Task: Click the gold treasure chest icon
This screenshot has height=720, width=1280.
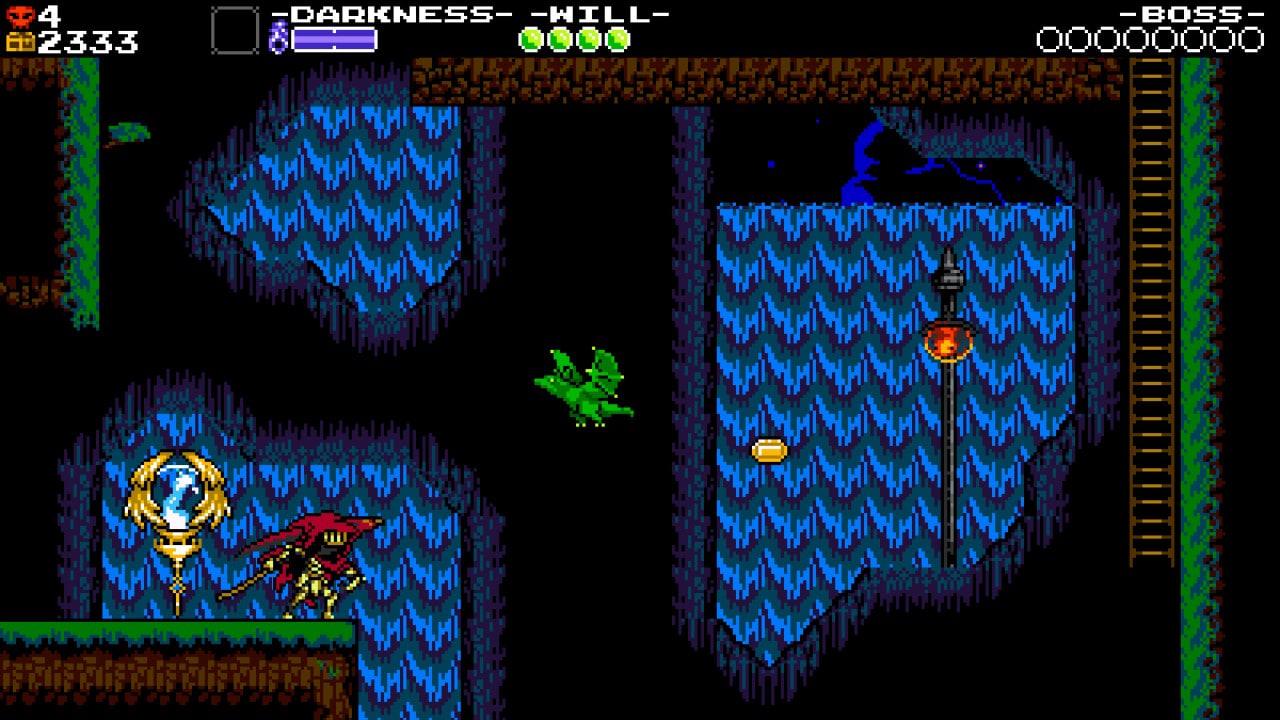Action: (x=20, y=42)
